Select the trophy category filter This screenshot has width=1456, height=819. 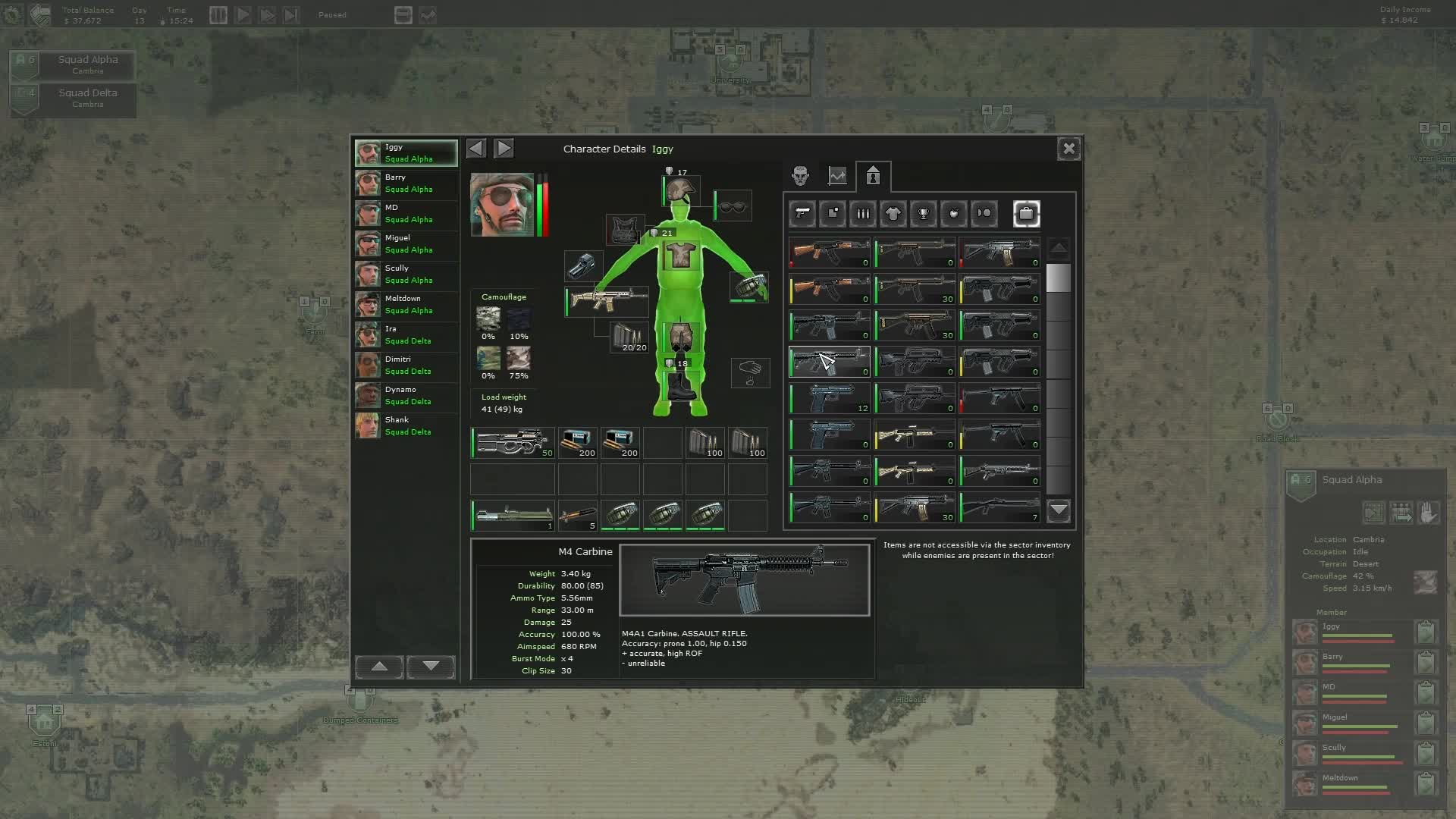[923, 214]
